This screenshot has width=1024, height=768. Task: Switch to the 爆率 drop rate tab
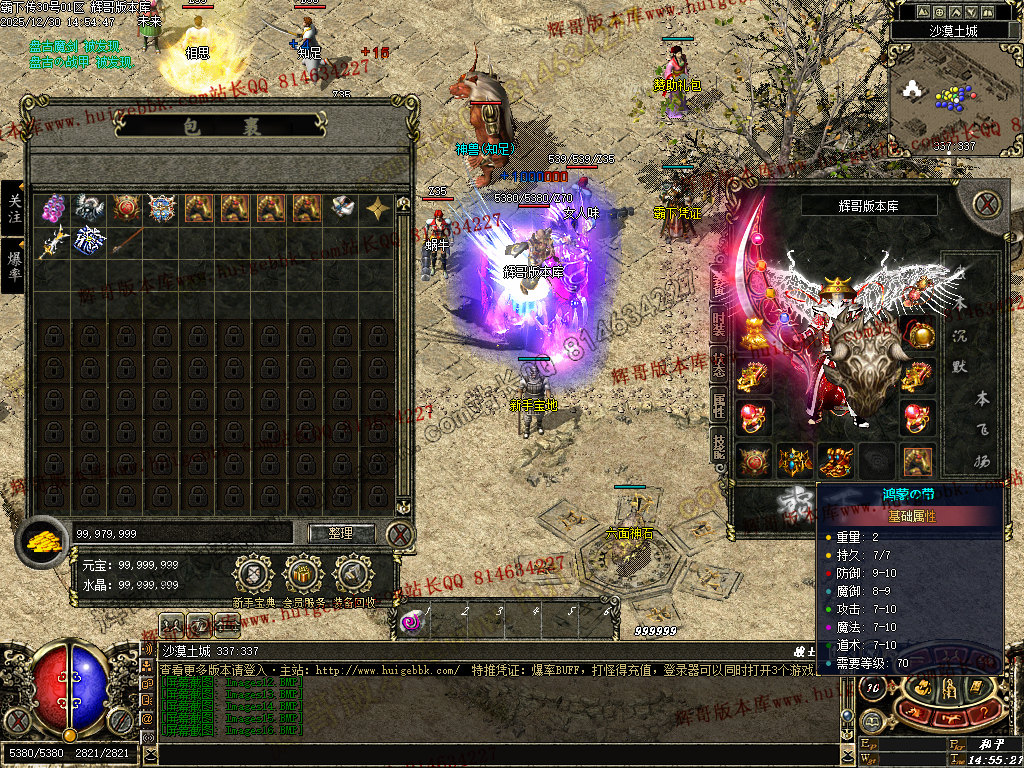tap(13, 264)
